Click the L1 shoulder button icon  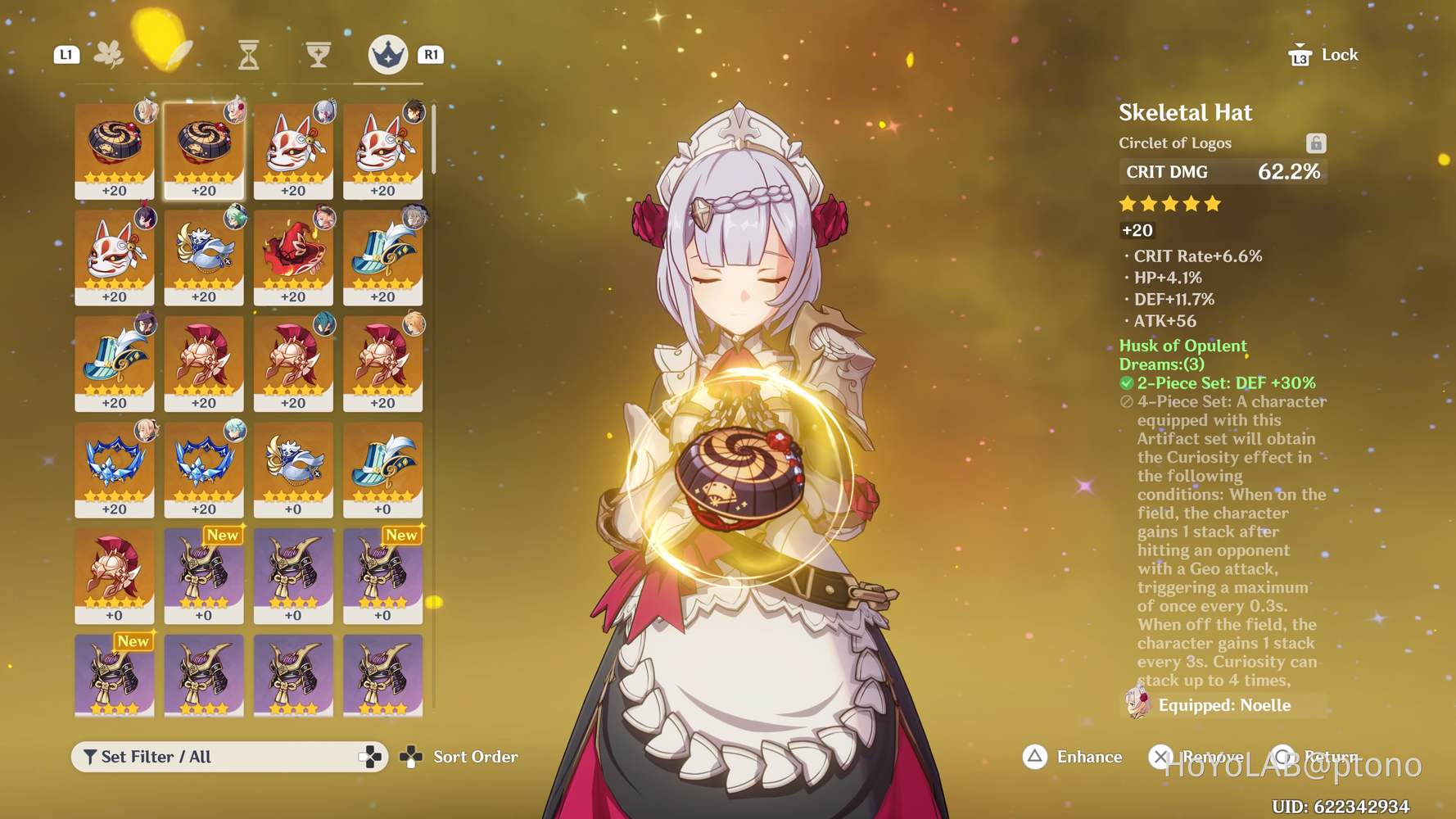tap(66, 54)
